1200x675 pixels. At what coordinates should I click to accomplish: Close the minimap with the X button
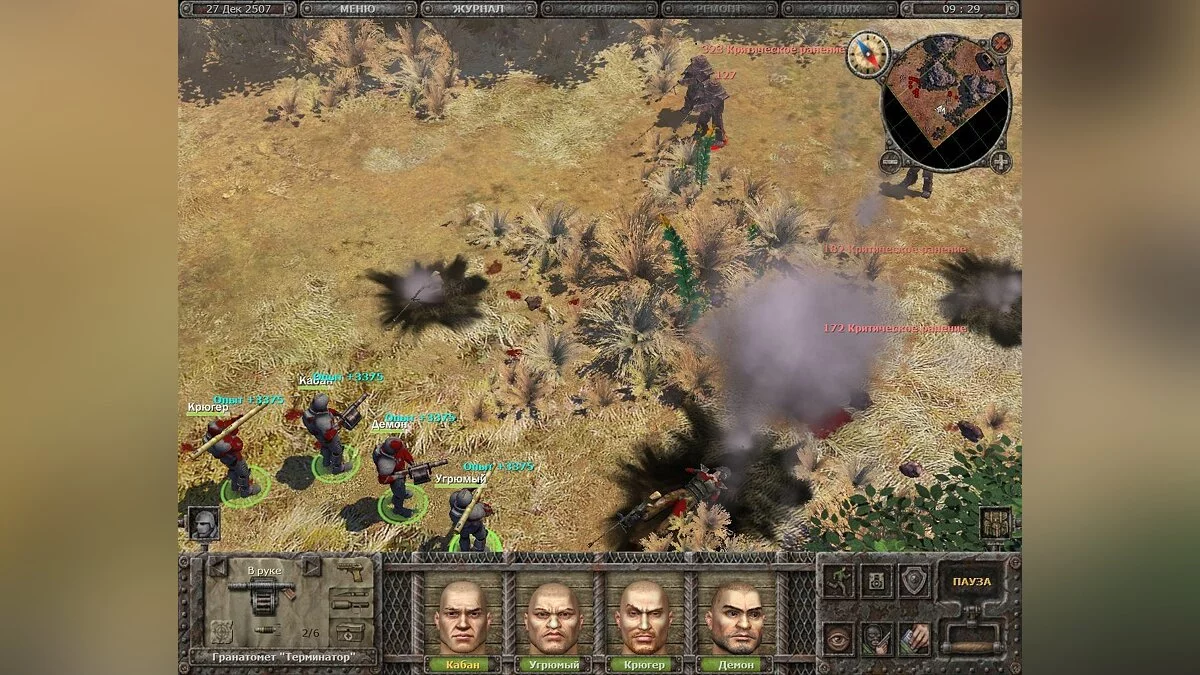pos(1000,42)
